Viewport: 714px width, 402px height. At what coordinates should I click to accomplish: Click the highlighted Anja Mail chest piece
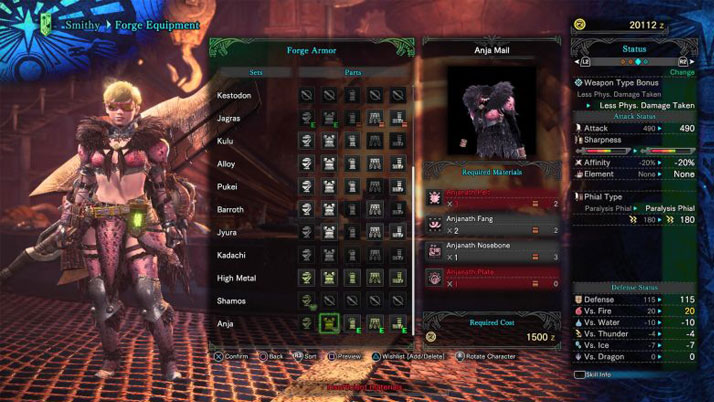331,323
